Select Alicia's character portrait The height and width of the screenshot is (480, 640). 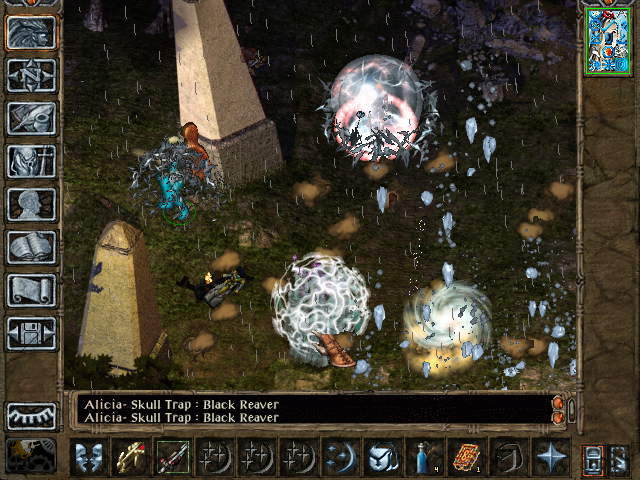[607, 41]
